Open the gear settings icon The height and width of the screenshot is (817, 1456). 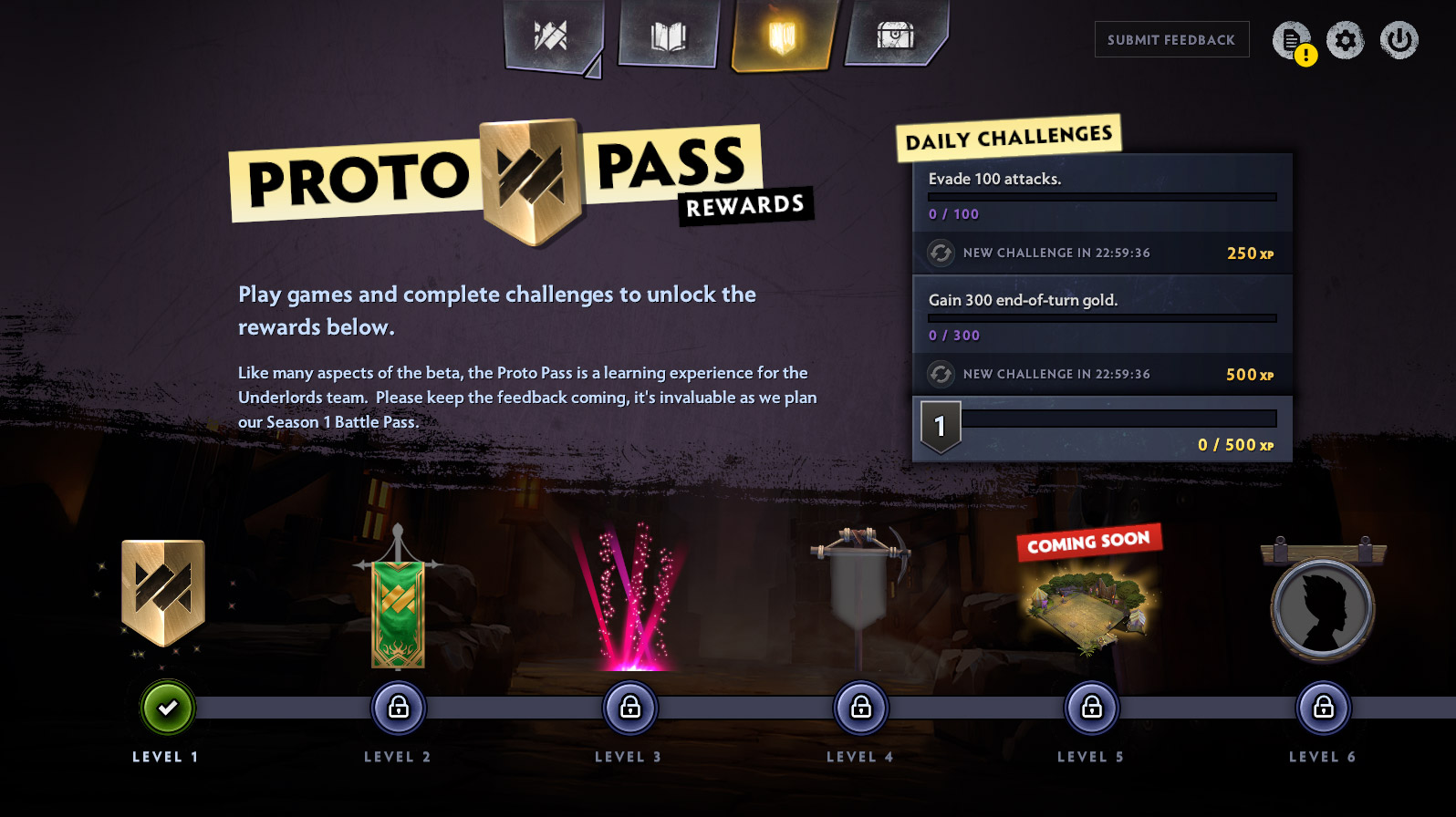(1345, 40)
